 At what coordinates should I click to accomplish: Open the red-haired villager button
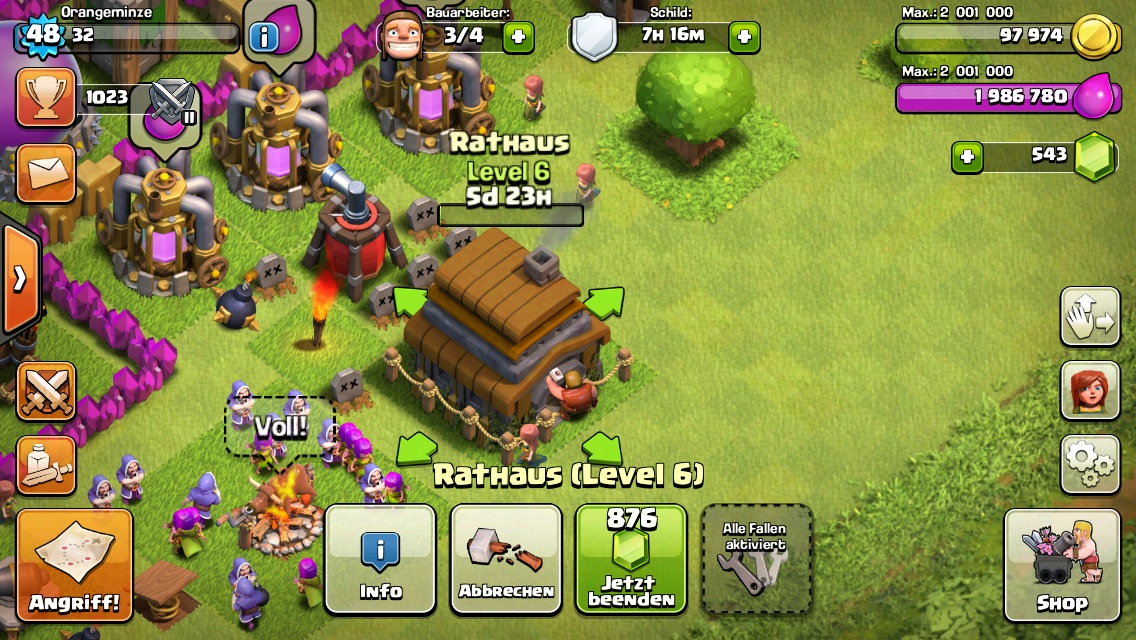[x=1090, y=390]
